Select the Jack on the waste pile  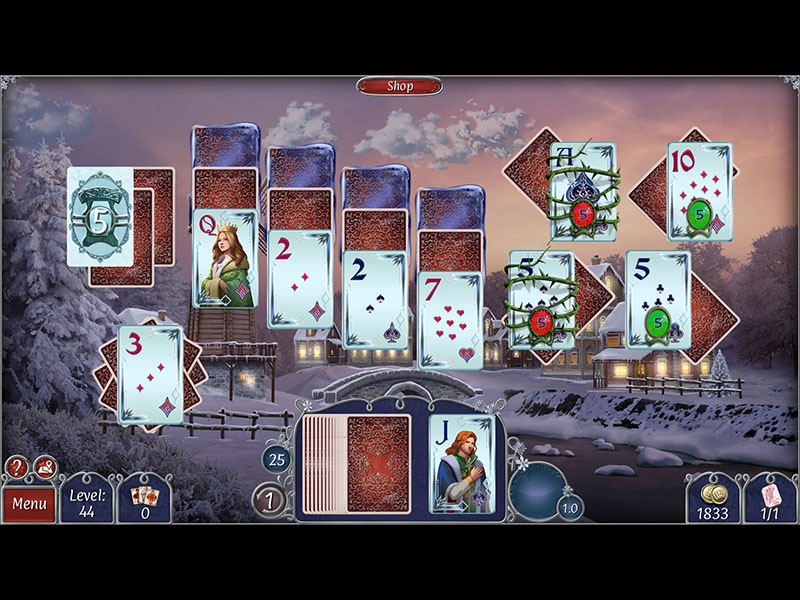[x=461, y=464]
